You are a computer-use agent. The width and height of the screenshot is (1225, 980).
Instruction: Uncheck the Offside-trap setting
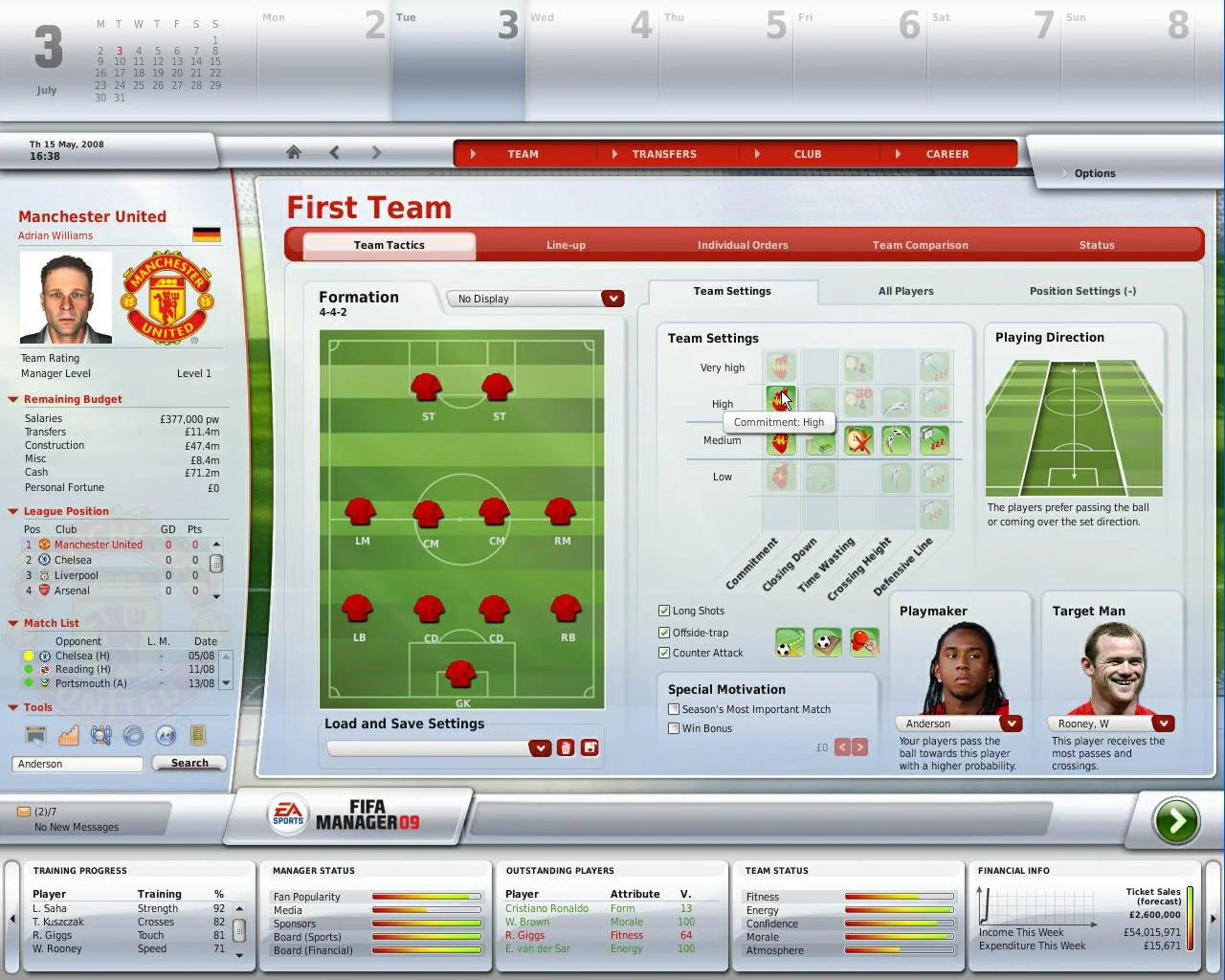click(x=664, y=632)
